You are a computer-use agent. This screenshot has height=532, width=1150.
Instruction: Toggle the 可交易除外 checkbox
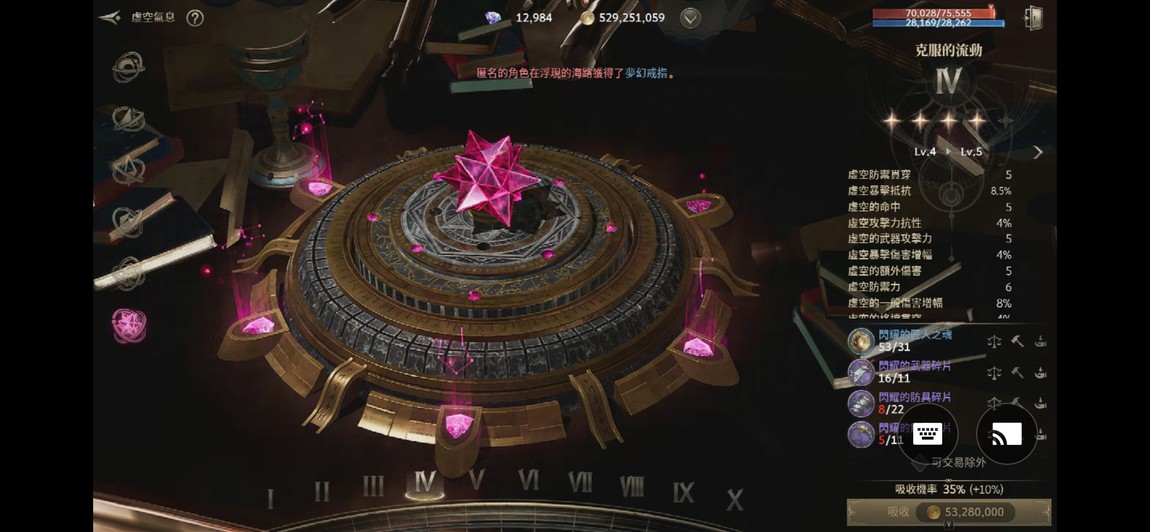919,463
